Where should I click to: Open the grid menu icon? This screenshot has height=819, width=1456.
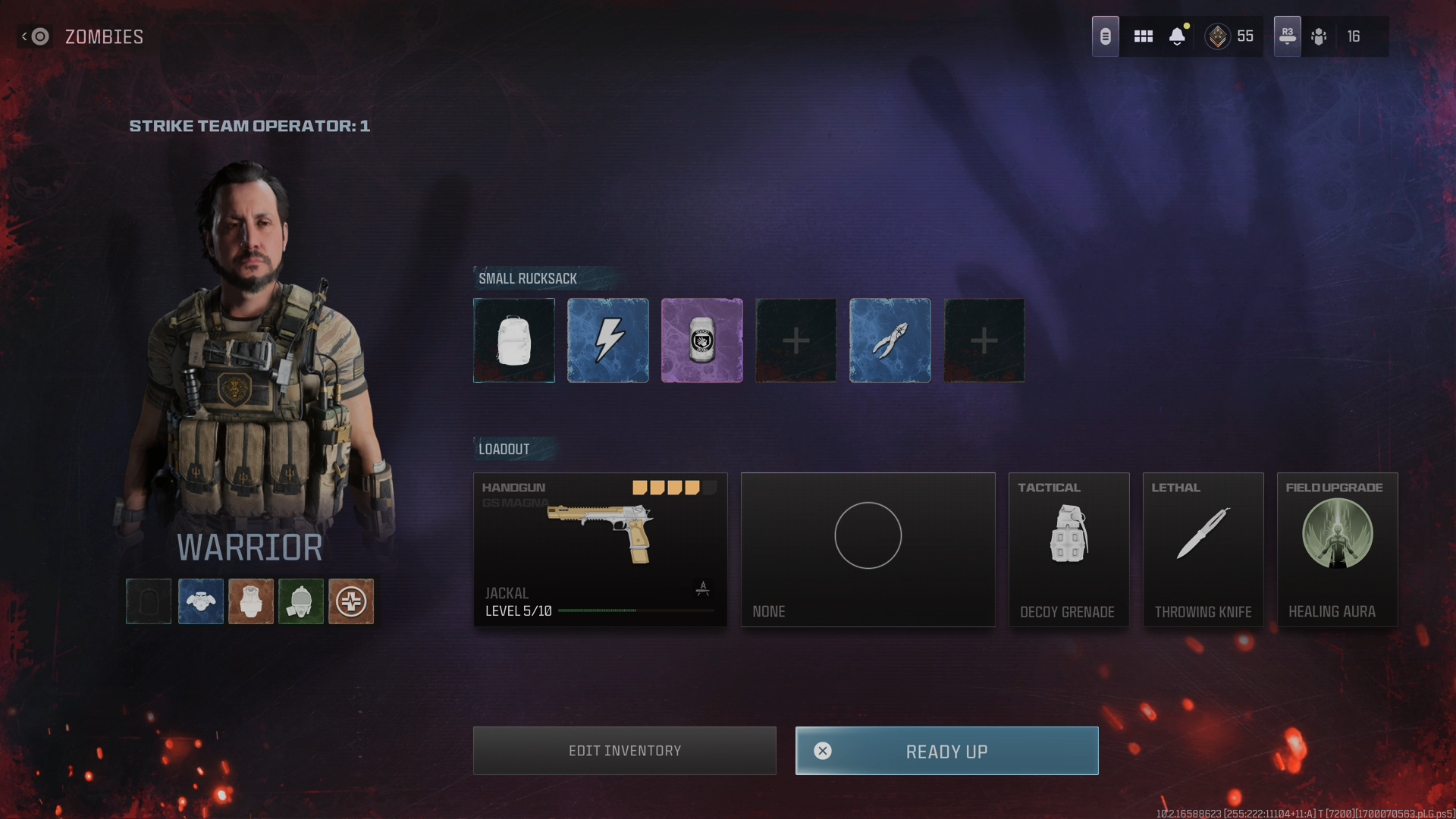(1143, 36)
